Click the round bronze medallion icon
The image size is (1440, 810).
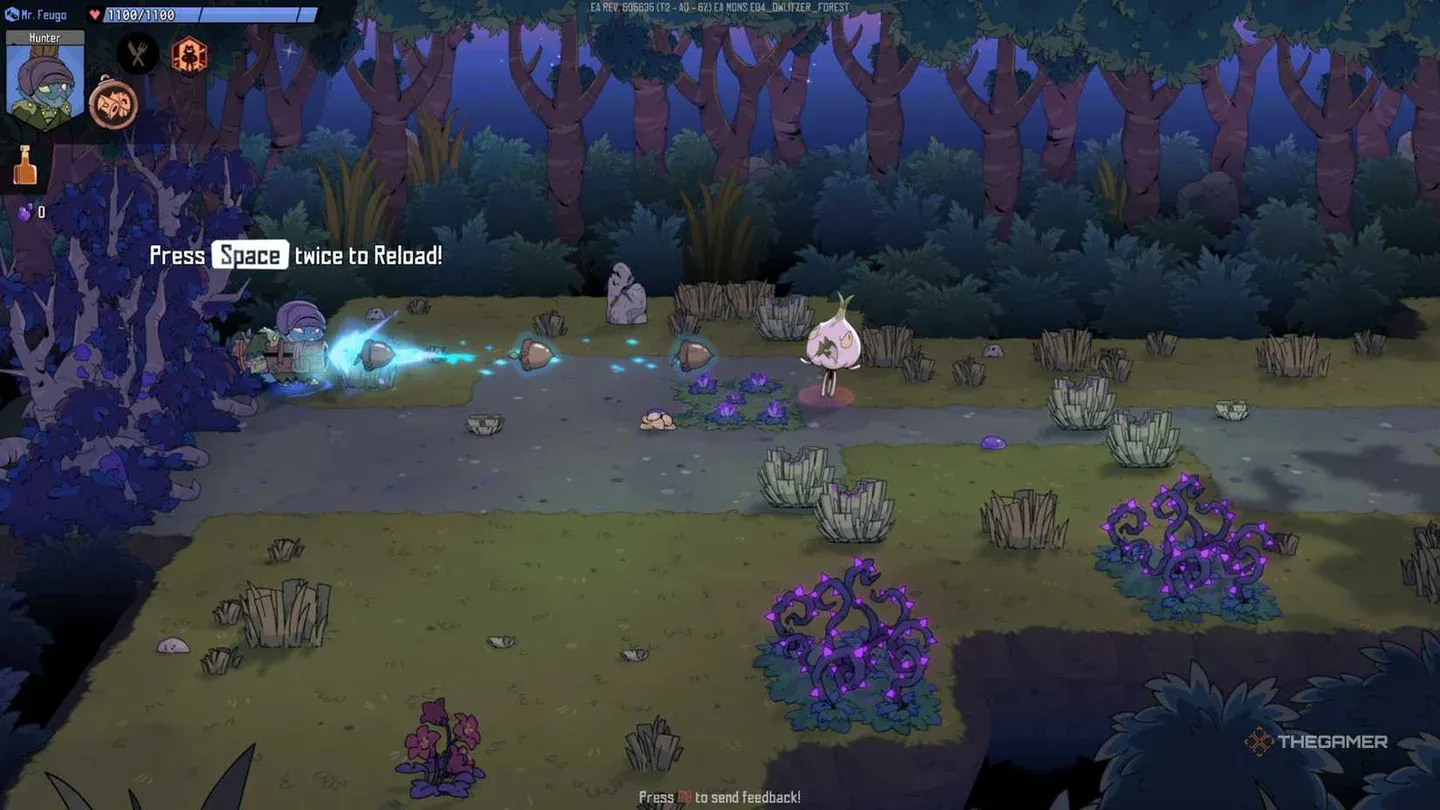tap(113, 104)
